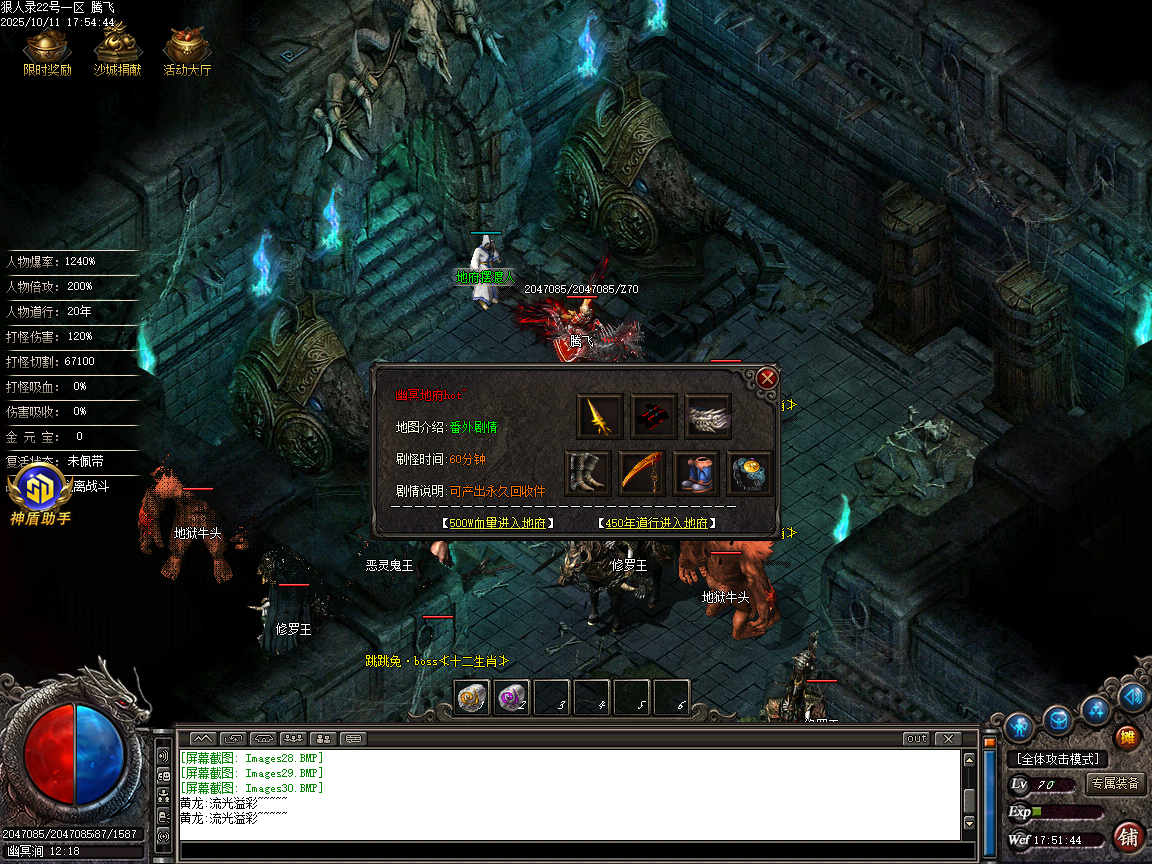Select the teal bracelet reward icon
The width and height of the screenshot is (1152, 864).
tap(750, 473)
